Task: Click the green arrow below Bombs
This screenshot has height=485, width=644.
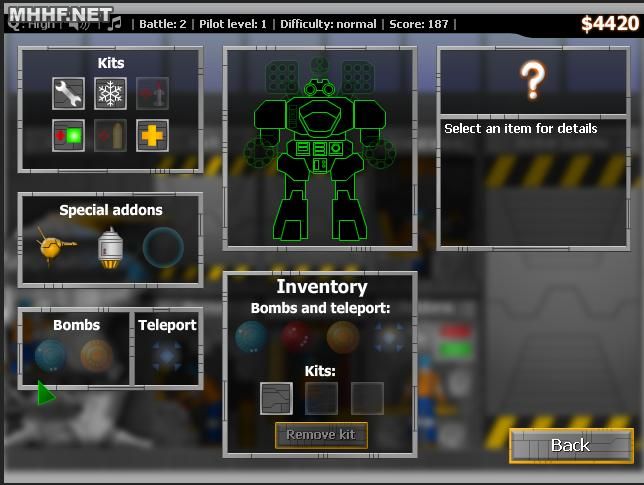Action: [45, 393]
